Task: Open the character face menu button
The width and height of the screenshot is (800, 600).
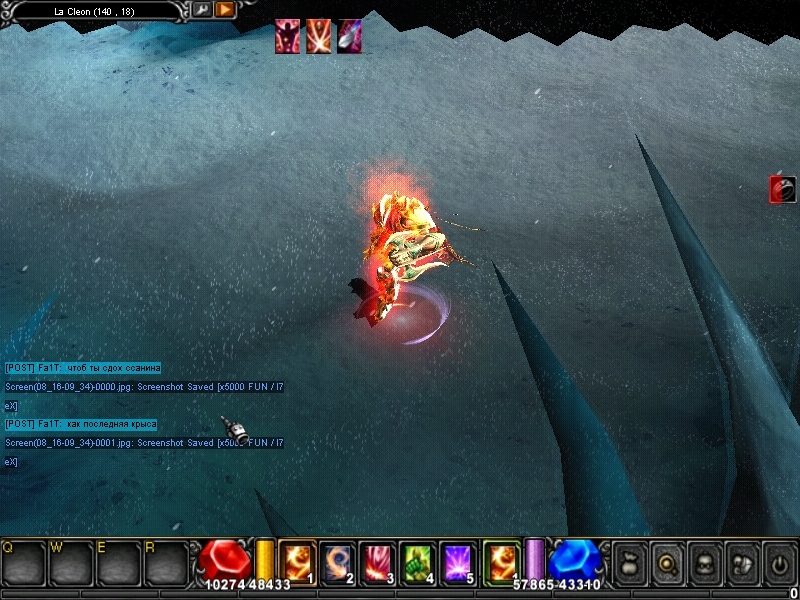Action: tap(704, 562)
